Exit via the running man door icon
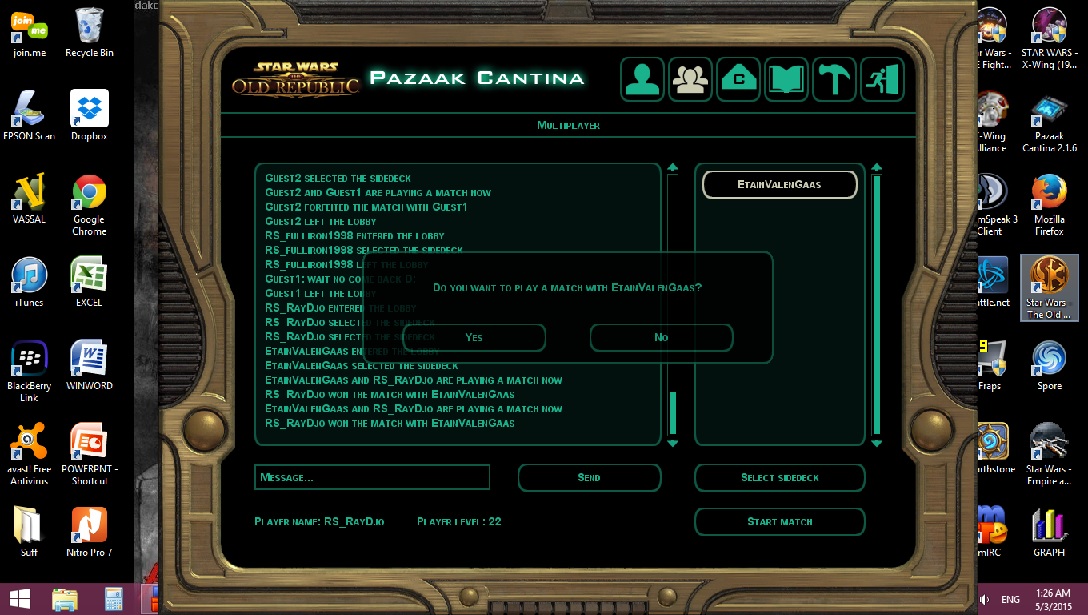This screenshot has width=1088, height=615. tap(881, 79)
